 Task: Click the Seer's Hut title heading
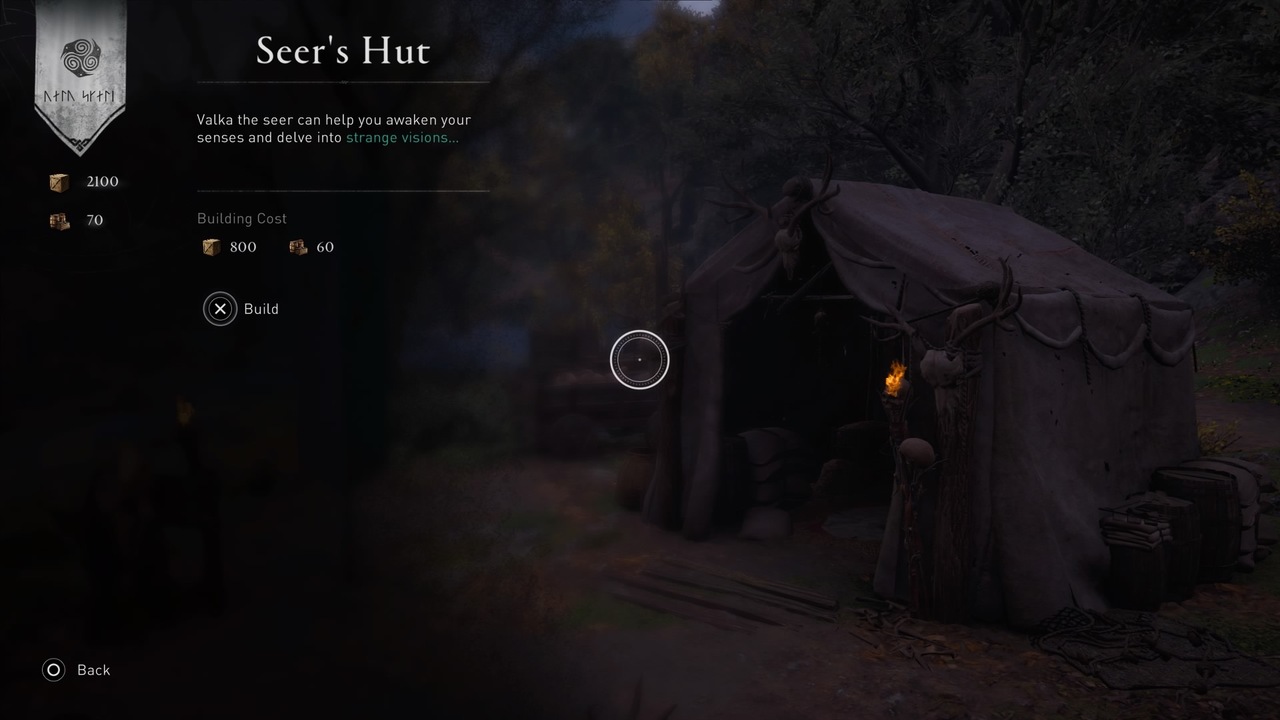(343, 50)
